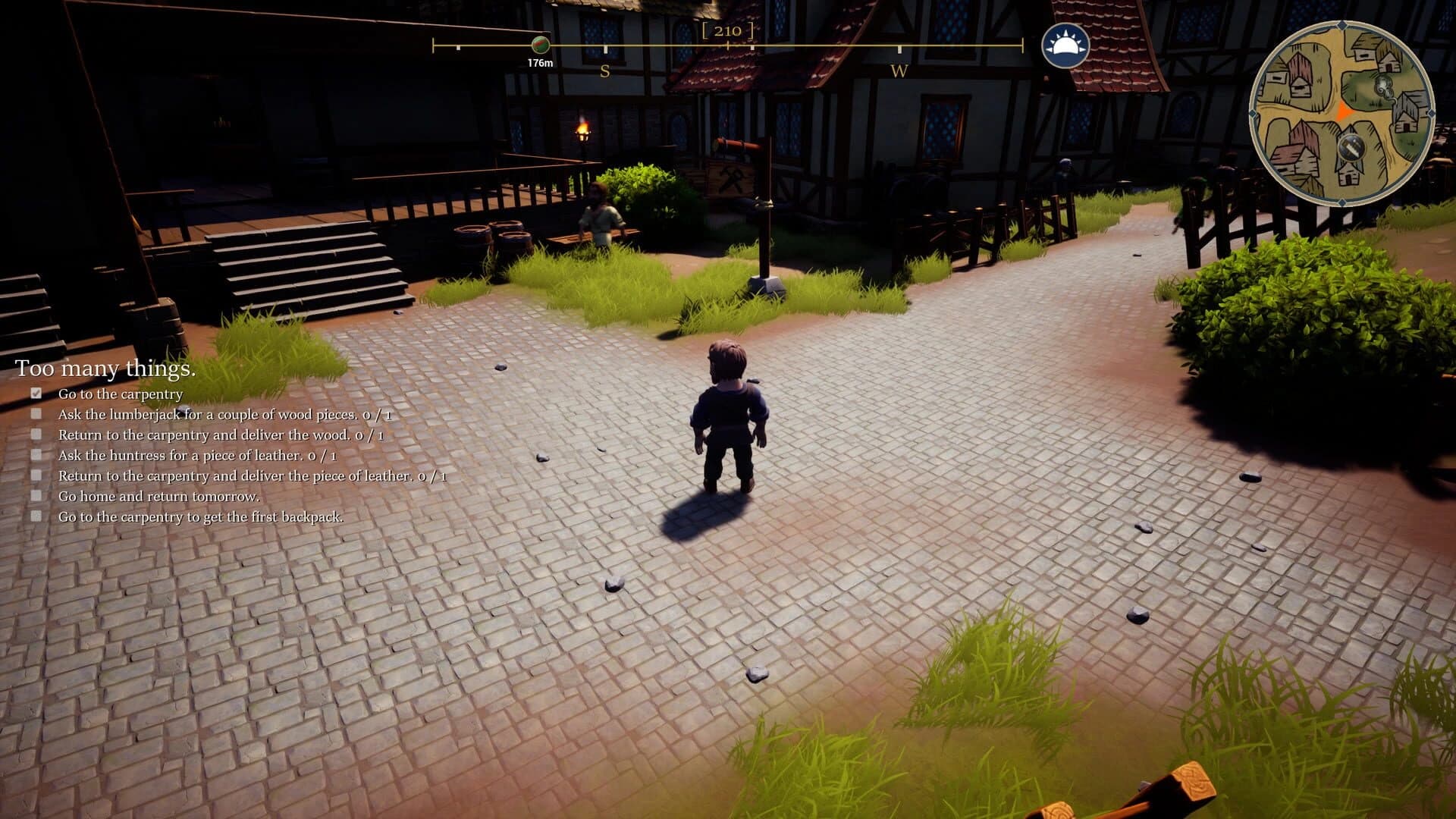Click the [210] coin counter at the top

point(728,32)
